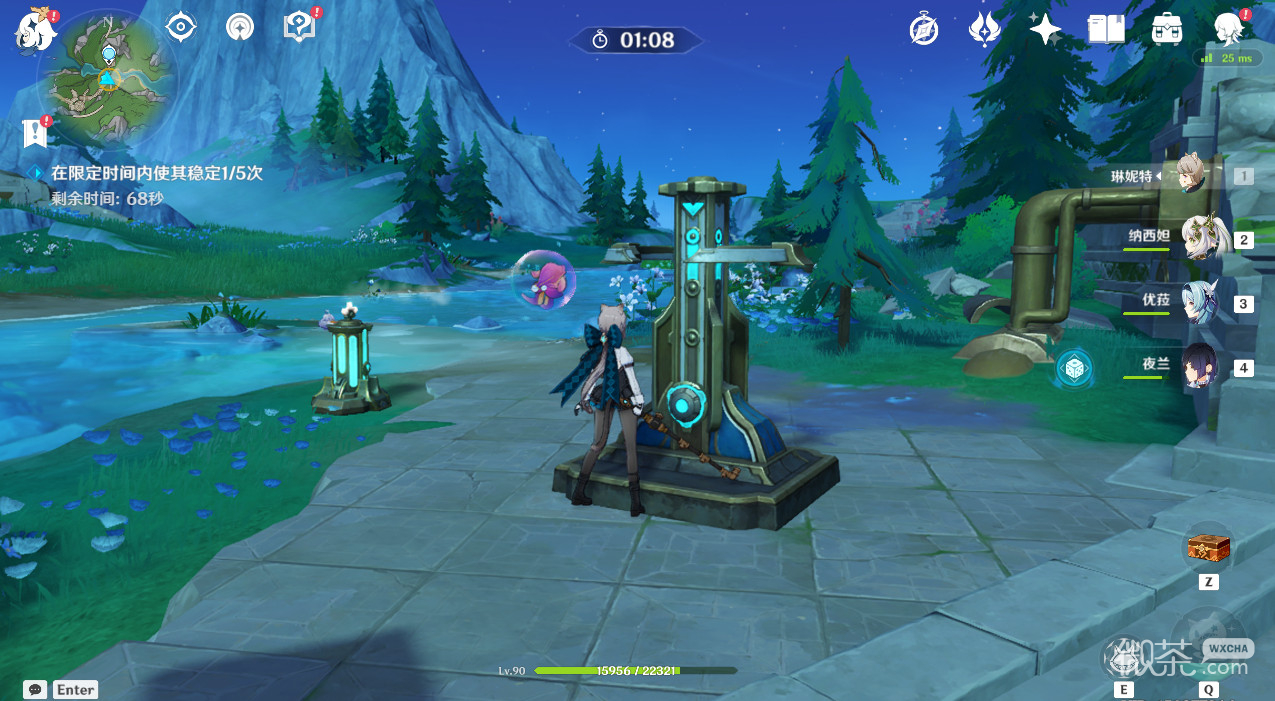The height and width of the screenshot is (701, 1275).
Task: Click the eye-shaped icon beside the minimap
Action: 180,27
